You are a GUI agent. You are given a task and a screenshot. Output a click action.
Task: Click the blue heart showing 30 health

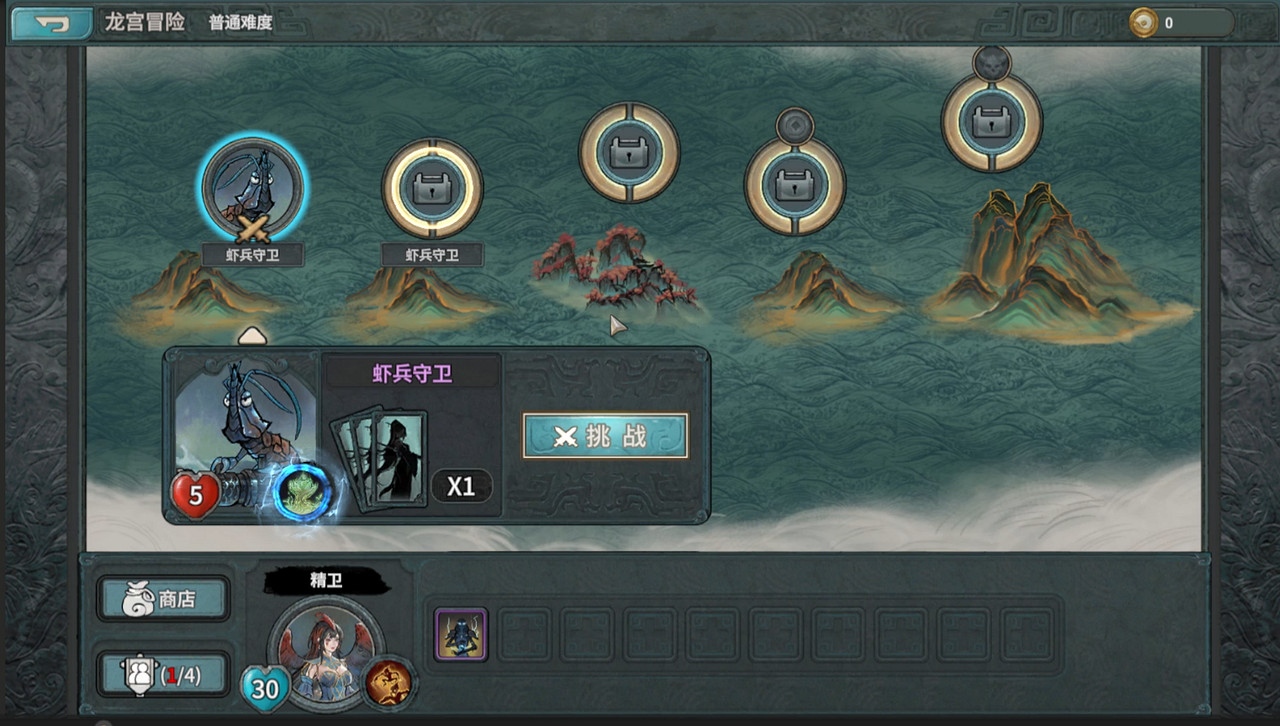coord(265,688)
